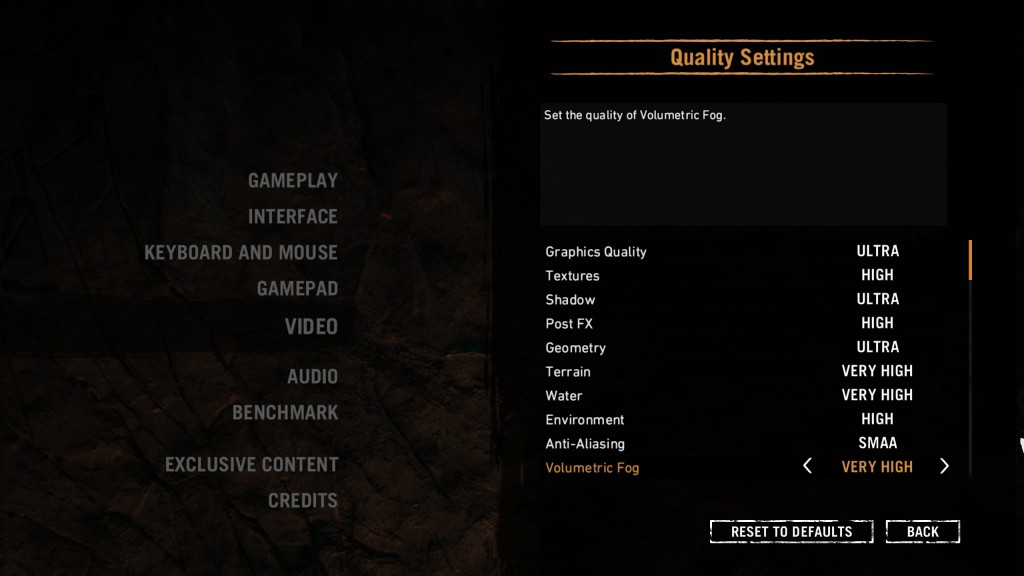Choose the Shadow setting row
The height and width of the screenshot is (576, 1024).
tap(570, 300)
